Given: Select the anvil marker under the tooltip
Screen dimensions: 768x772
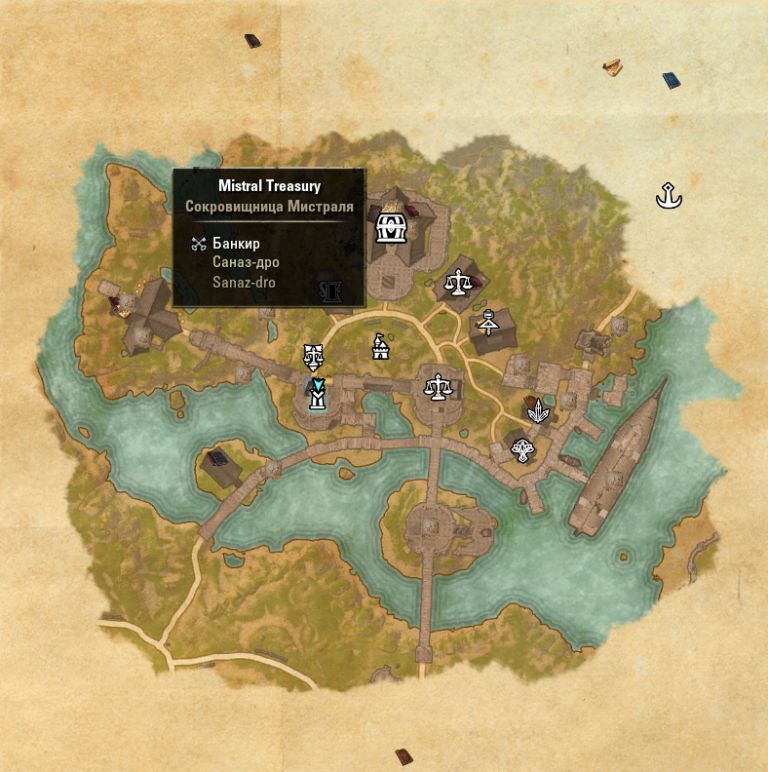Looking at the screenshot, I should (331, 292).
